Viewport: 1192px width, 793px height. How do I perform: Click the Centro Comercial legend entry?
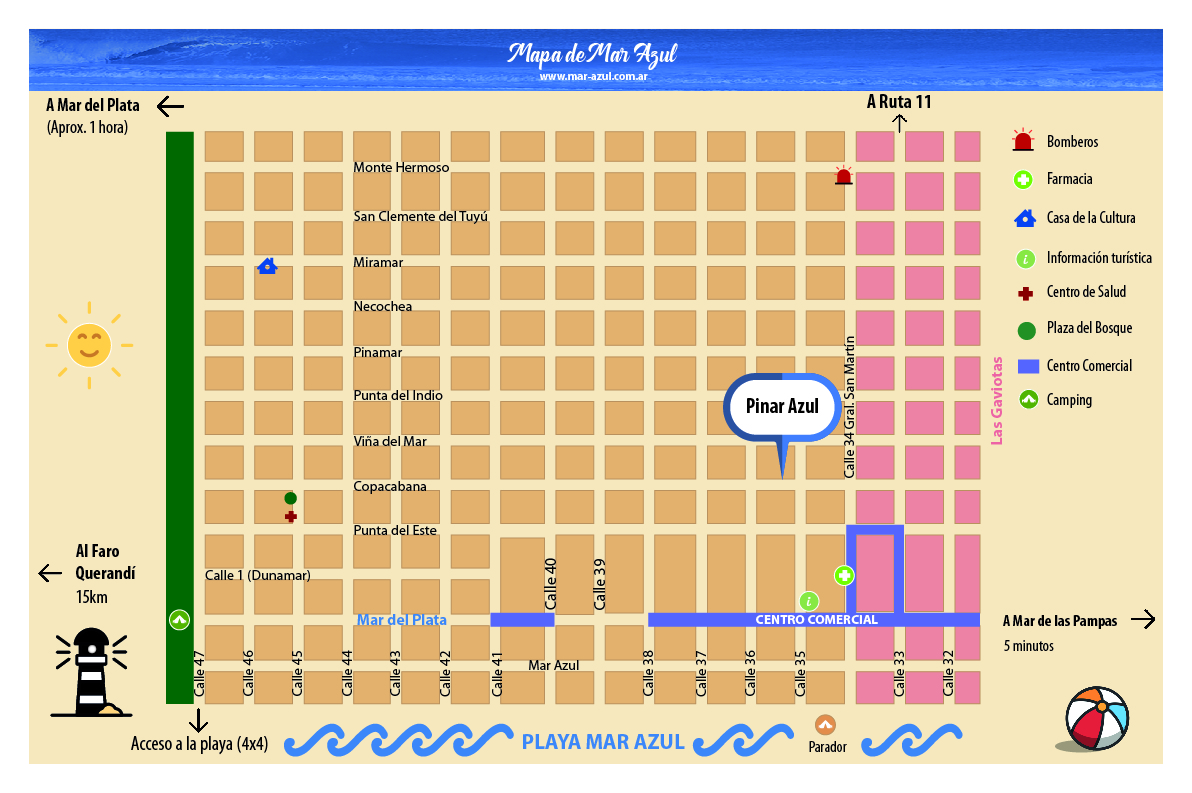coord(1089,366)
